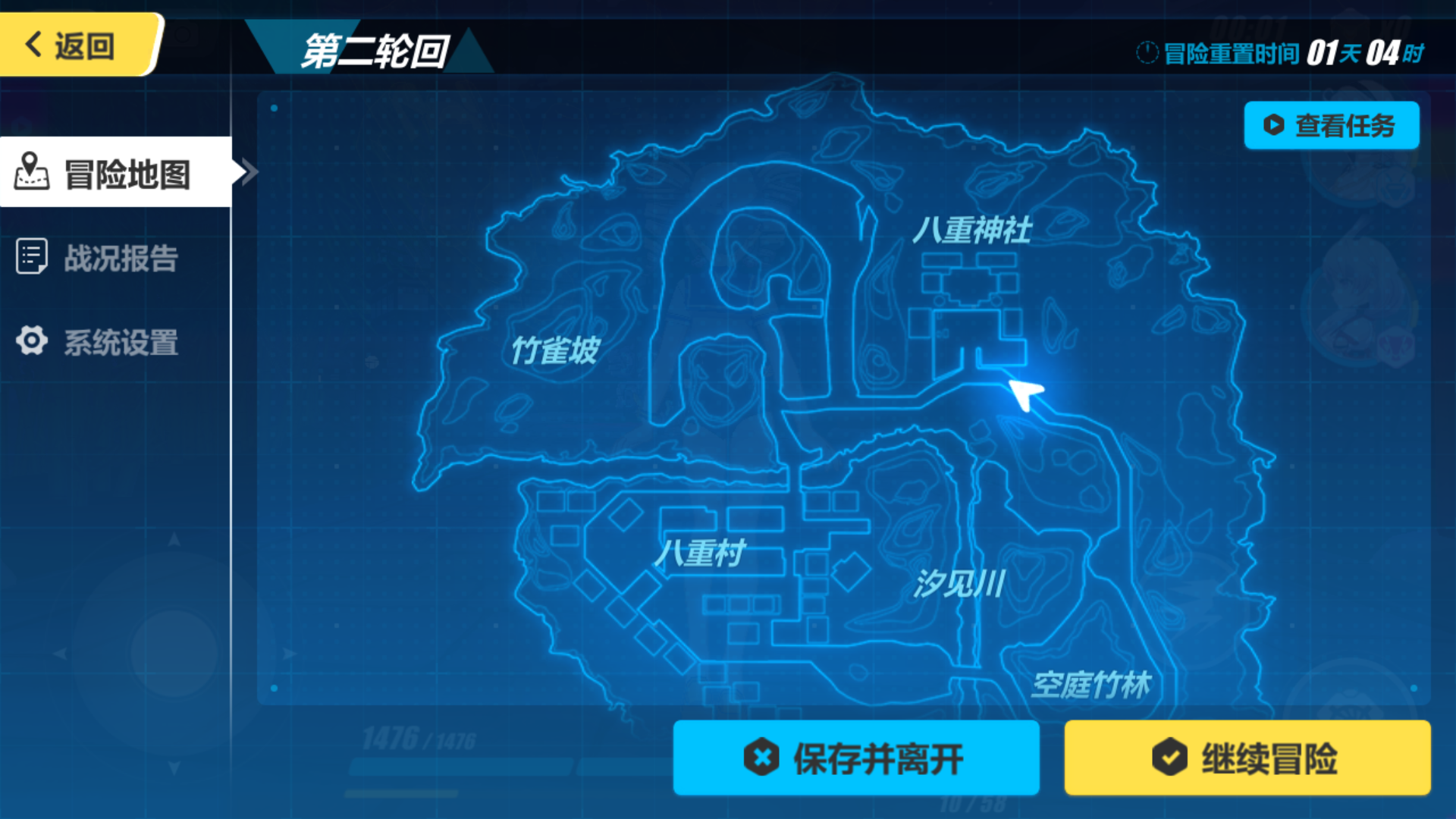Switch to the 战况报告 tab

[x=118, y=258]
